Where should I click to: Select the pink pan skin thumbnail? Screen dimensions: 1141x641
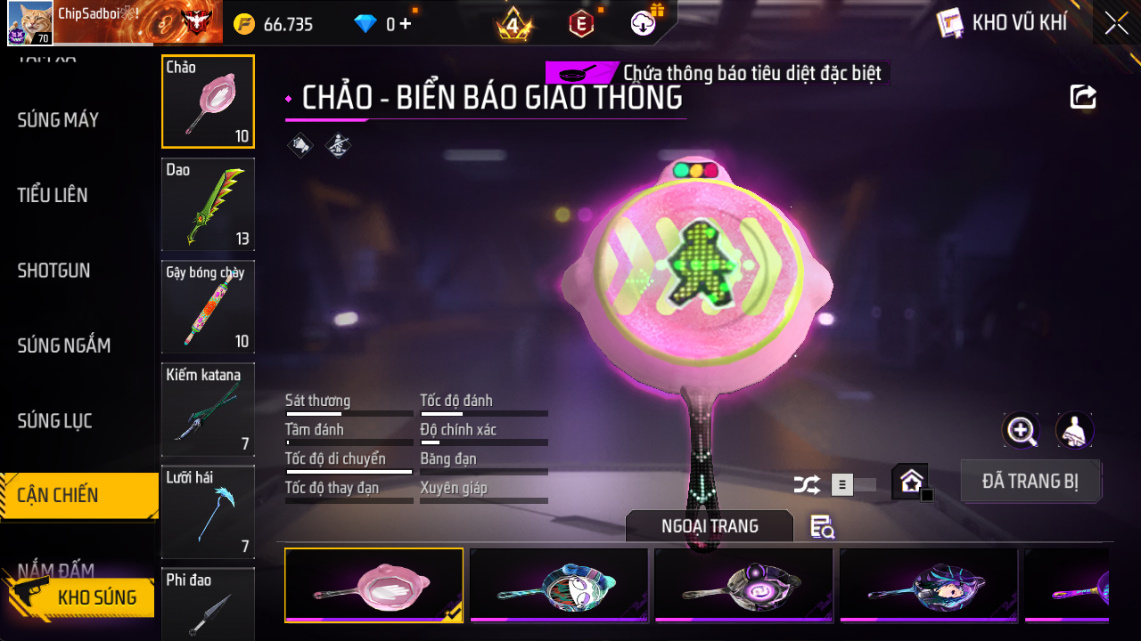pos(374,585)
